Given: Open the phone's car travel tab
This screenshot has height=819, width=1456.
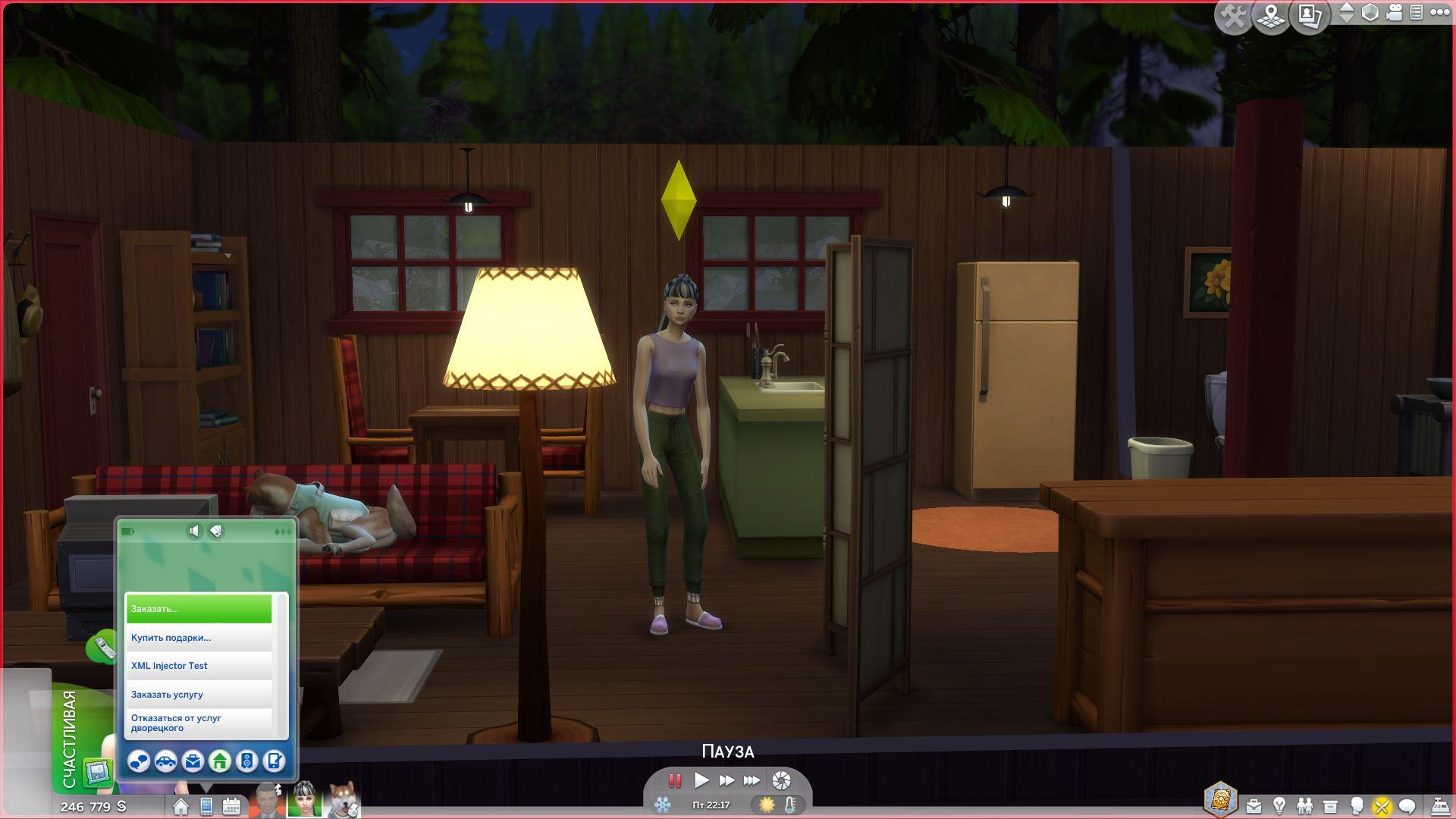Looking at the screenshot, I should coord(166,761).
